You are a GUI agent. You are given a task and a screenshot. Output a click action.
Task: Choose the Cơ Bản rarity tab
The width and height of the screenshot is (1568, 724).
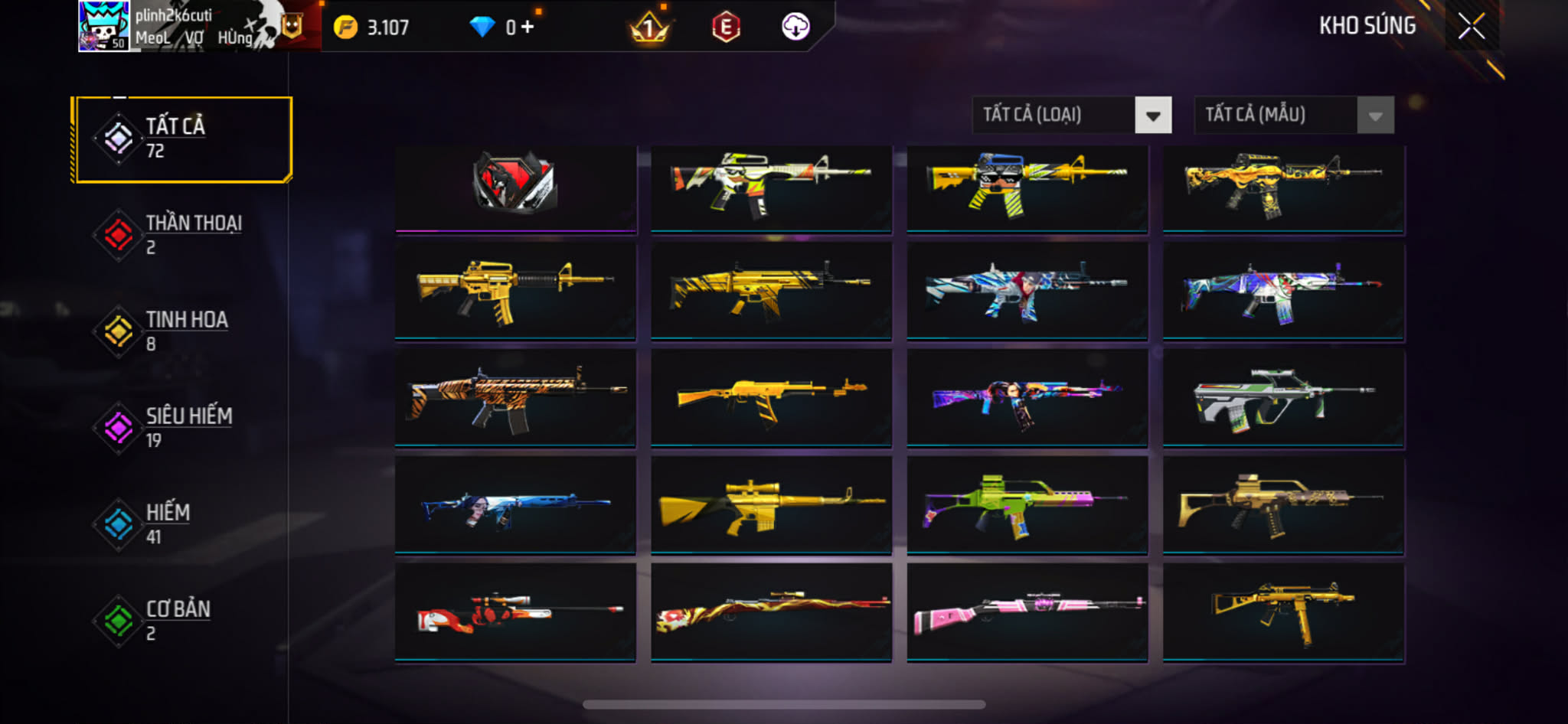(x=182, y=621)
